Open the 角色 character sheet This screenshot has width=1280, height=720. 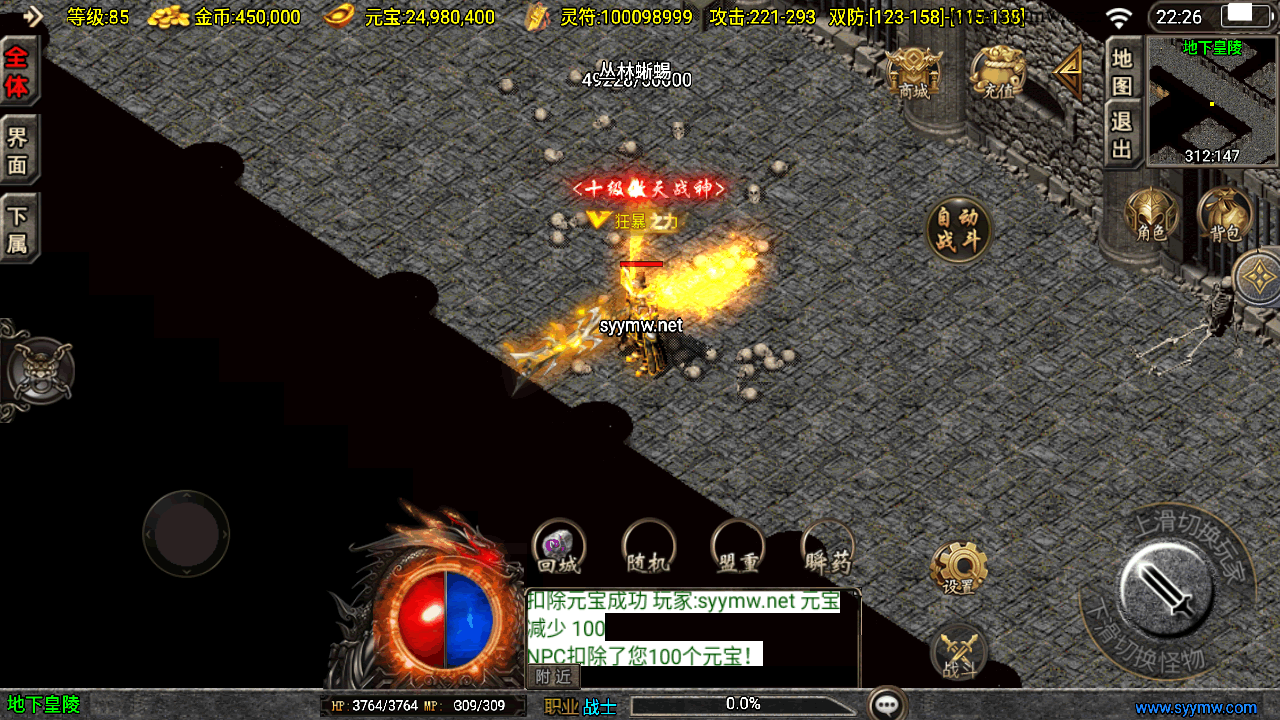click(1152, 215)
